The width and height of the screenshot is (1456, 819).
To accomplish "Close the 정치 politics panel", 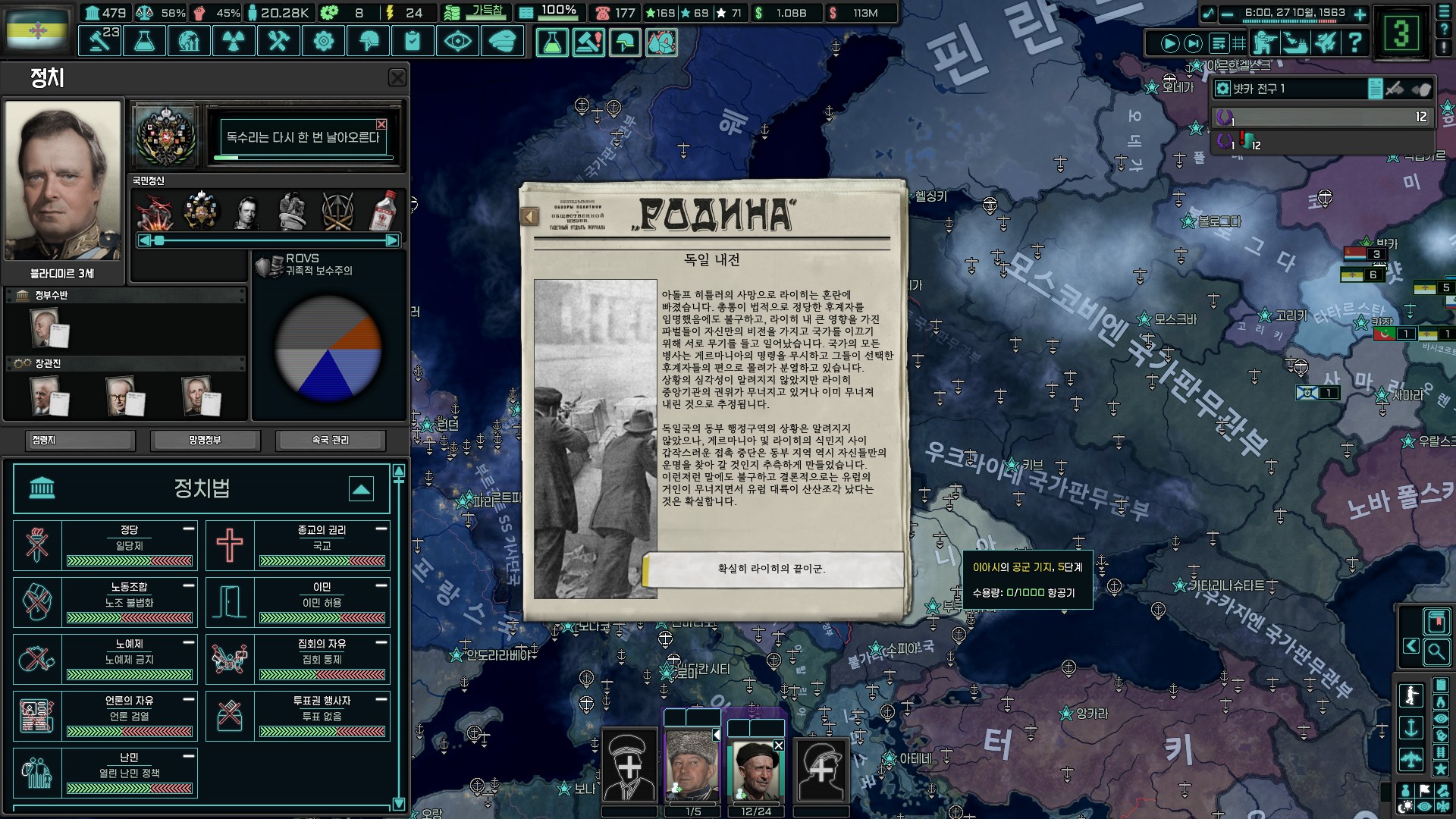I will click(397, 78).
